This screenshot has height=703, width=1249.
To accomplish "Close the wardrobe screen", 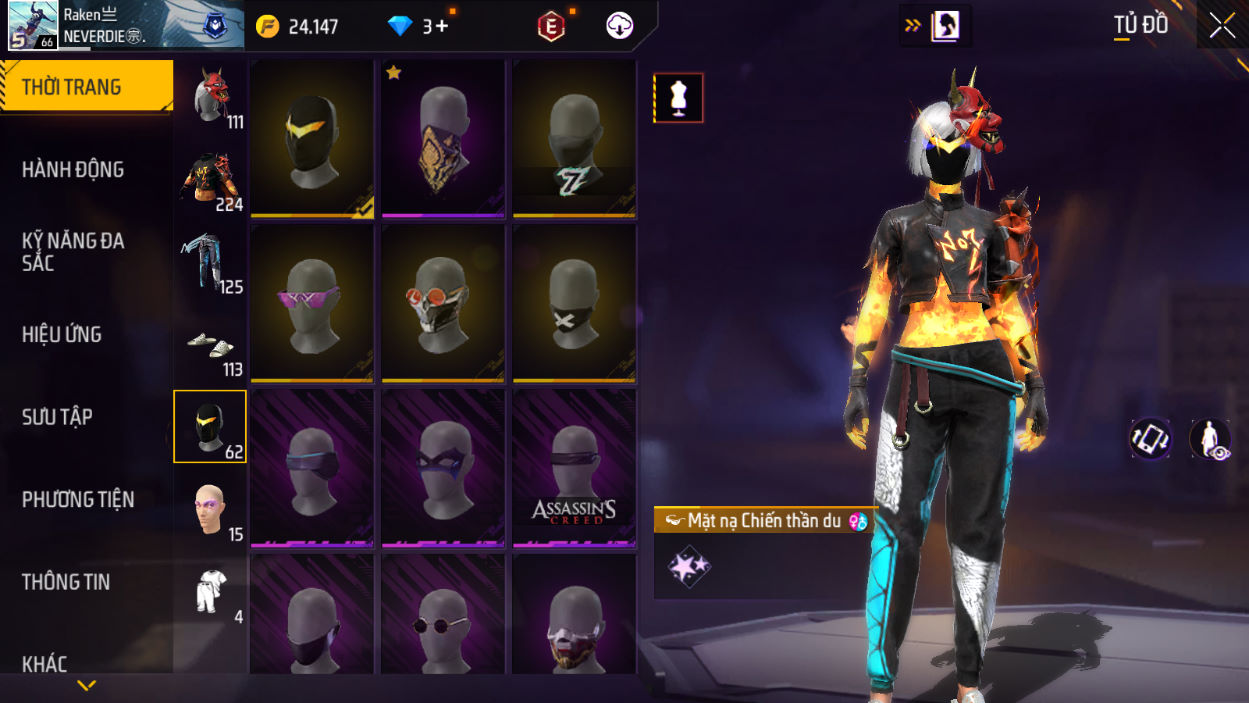I will [1222, 26].
